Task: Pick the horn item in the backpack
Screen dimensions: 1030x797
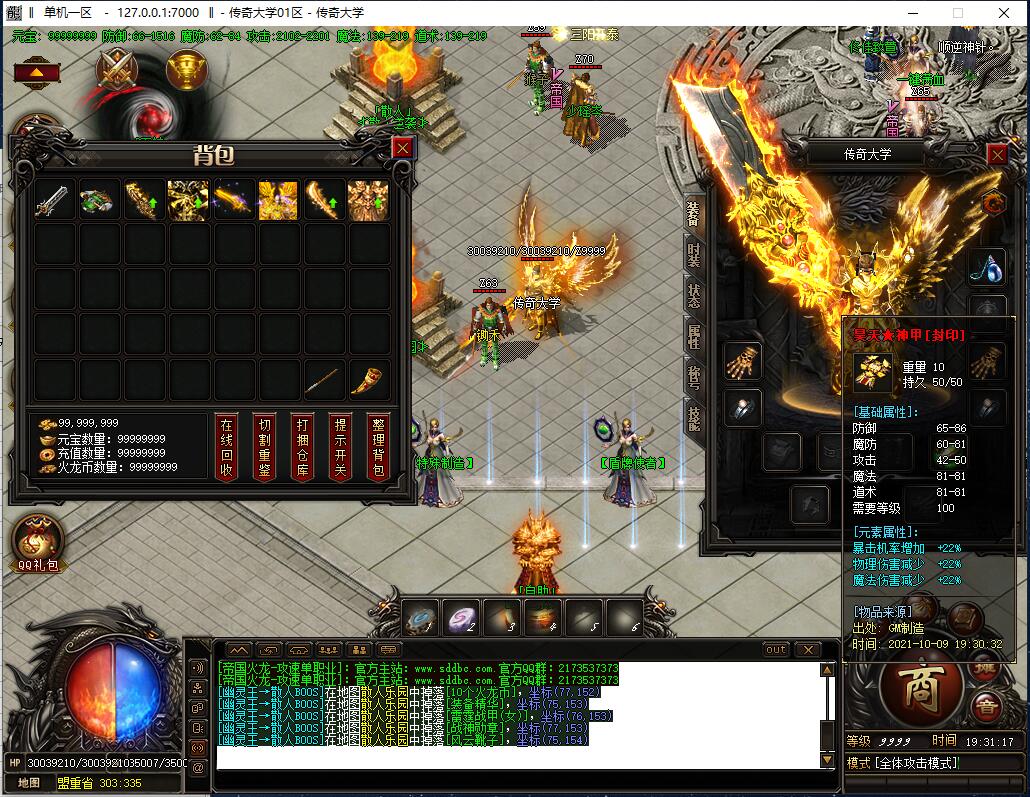Action: point(367,381)
